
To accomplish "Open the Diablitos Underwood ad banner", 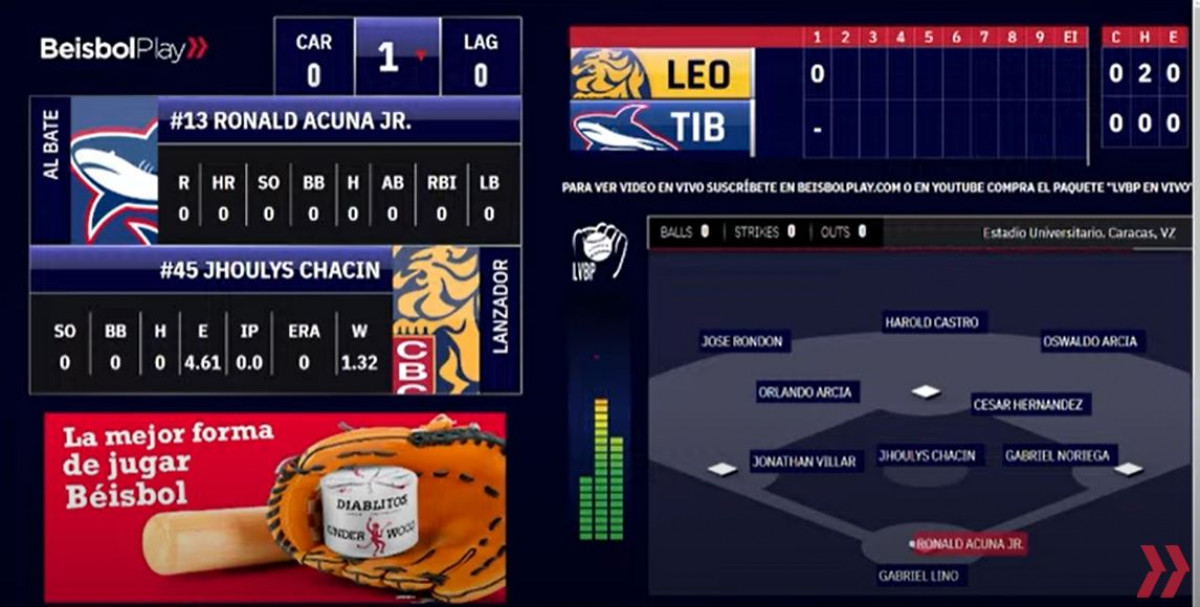I will point(275,507).
